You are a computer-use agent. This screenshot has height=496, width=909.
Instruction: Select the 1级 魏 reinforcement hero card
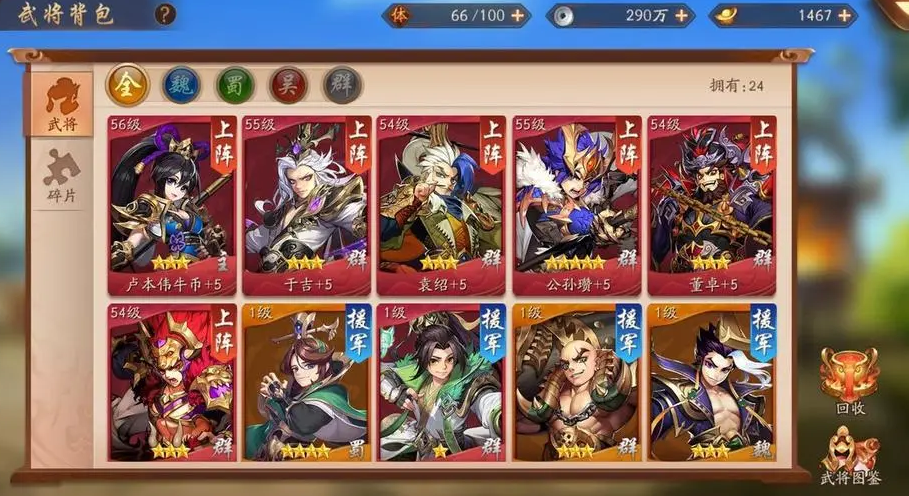[x=712, y=383]
